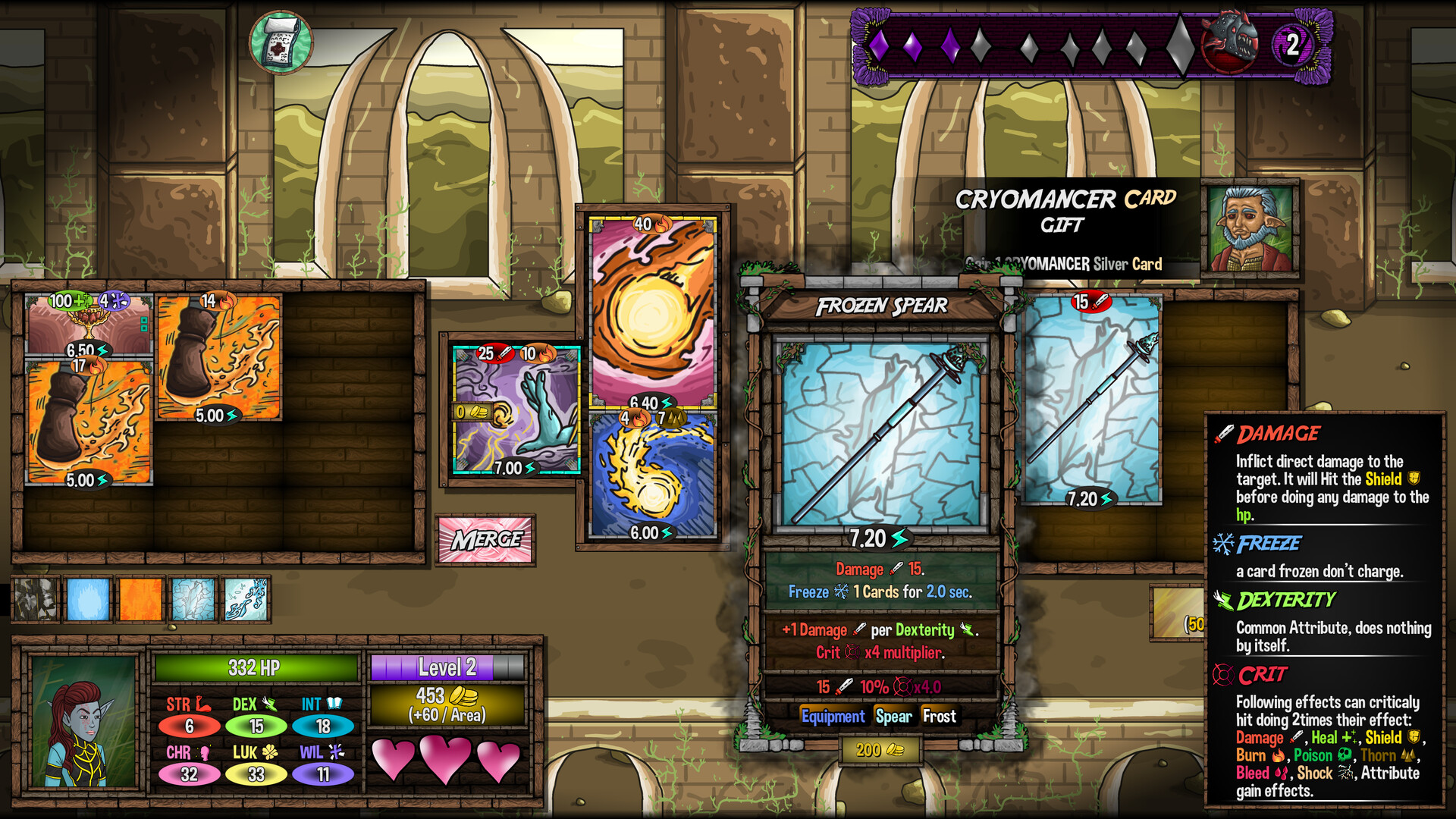Select the flaming gauntlet card showing 17 burn
Image resolution: width=1456 pixels, height=819 pixels.
tap(89, 422)
